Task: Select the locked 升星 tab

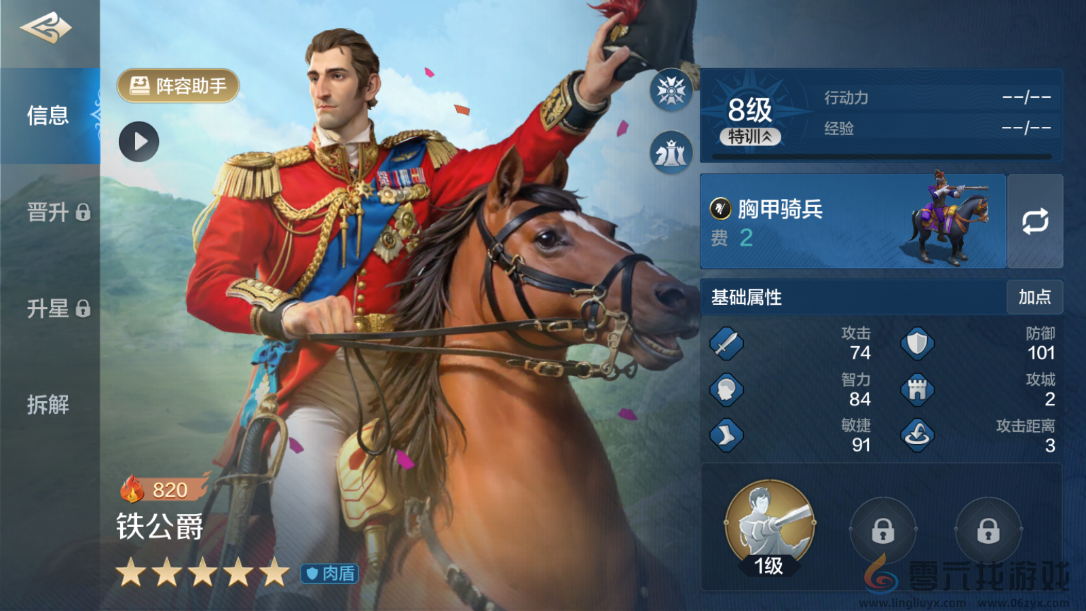Action: point(58,309)
